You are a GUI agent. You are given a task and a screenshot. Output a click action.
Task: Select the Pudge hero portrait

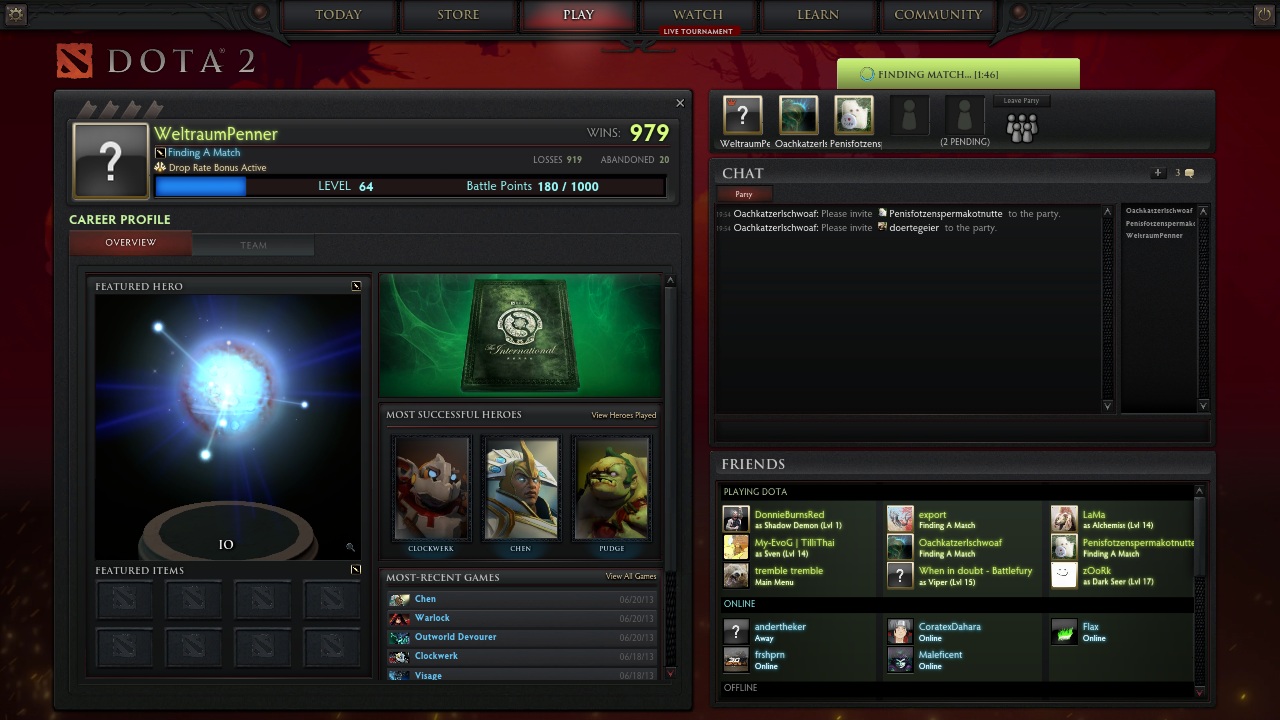(x=611, y=489)
